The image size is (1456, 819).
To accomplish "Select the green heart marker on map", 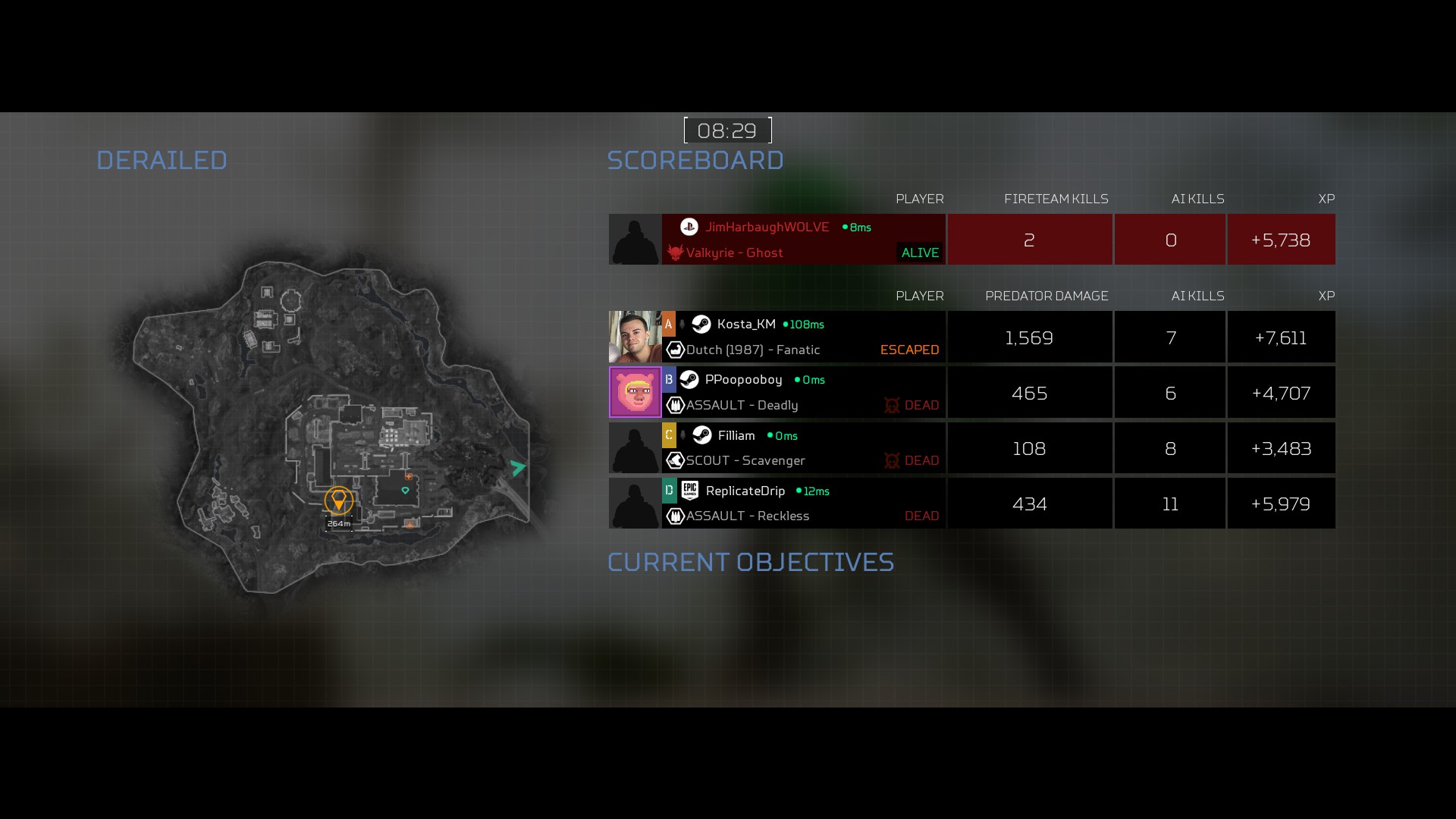I will [x=406, y=491].
